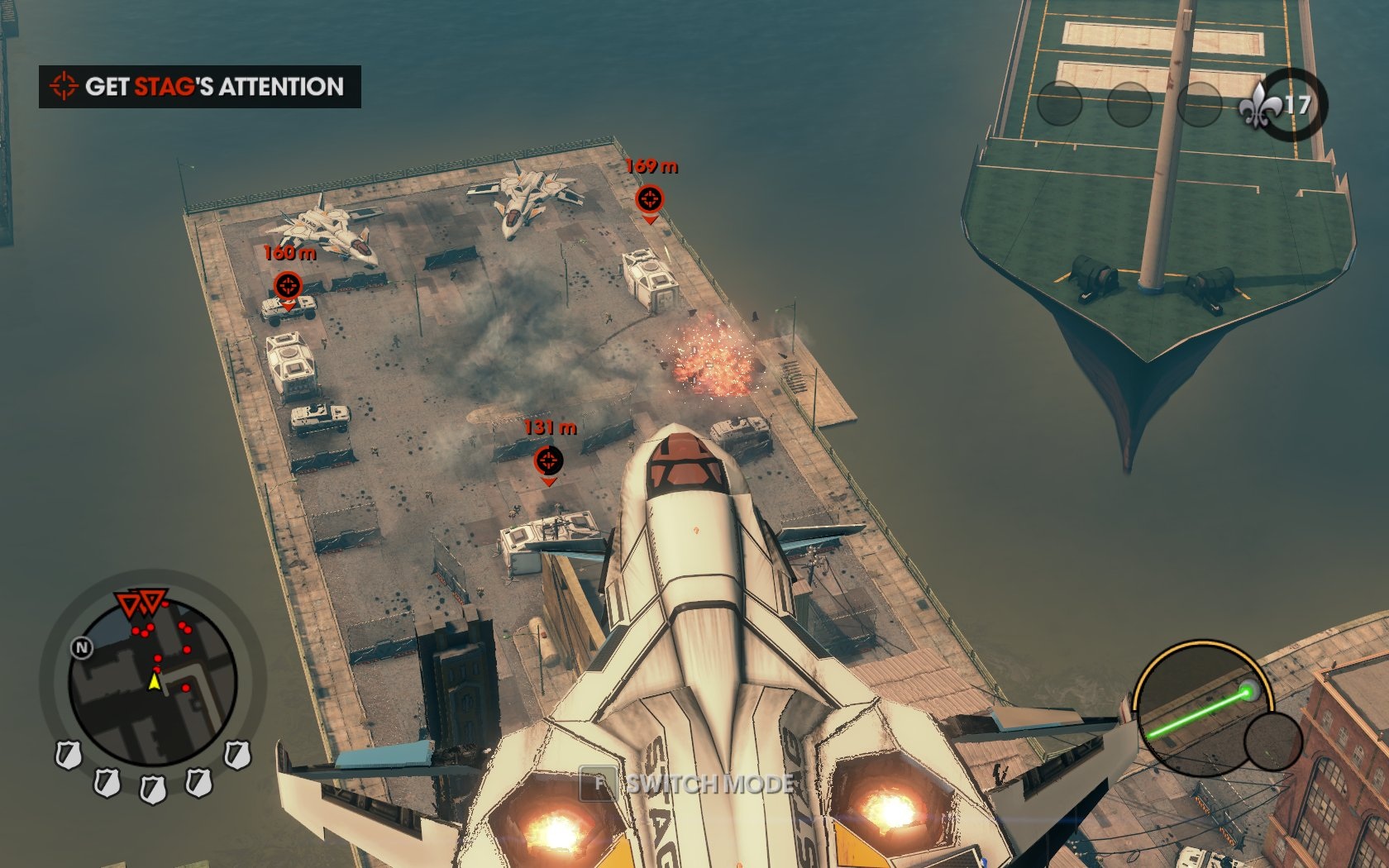This screenshot has height=868, width=1389.
Task: Select the 169 m target marker
Action: (649, 199)
